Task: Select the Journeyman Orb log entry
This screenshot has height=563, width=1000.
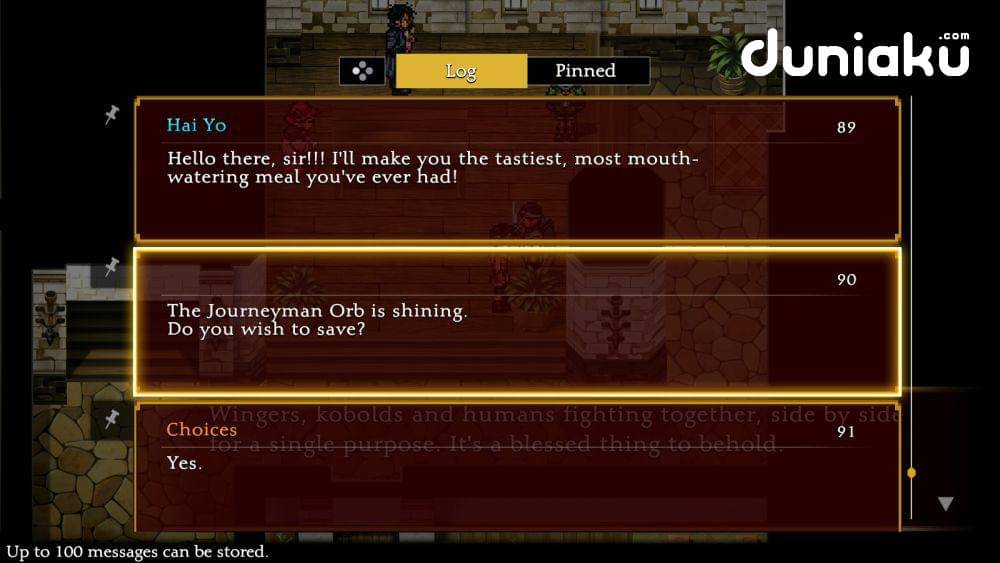Action: pos(516,322)
